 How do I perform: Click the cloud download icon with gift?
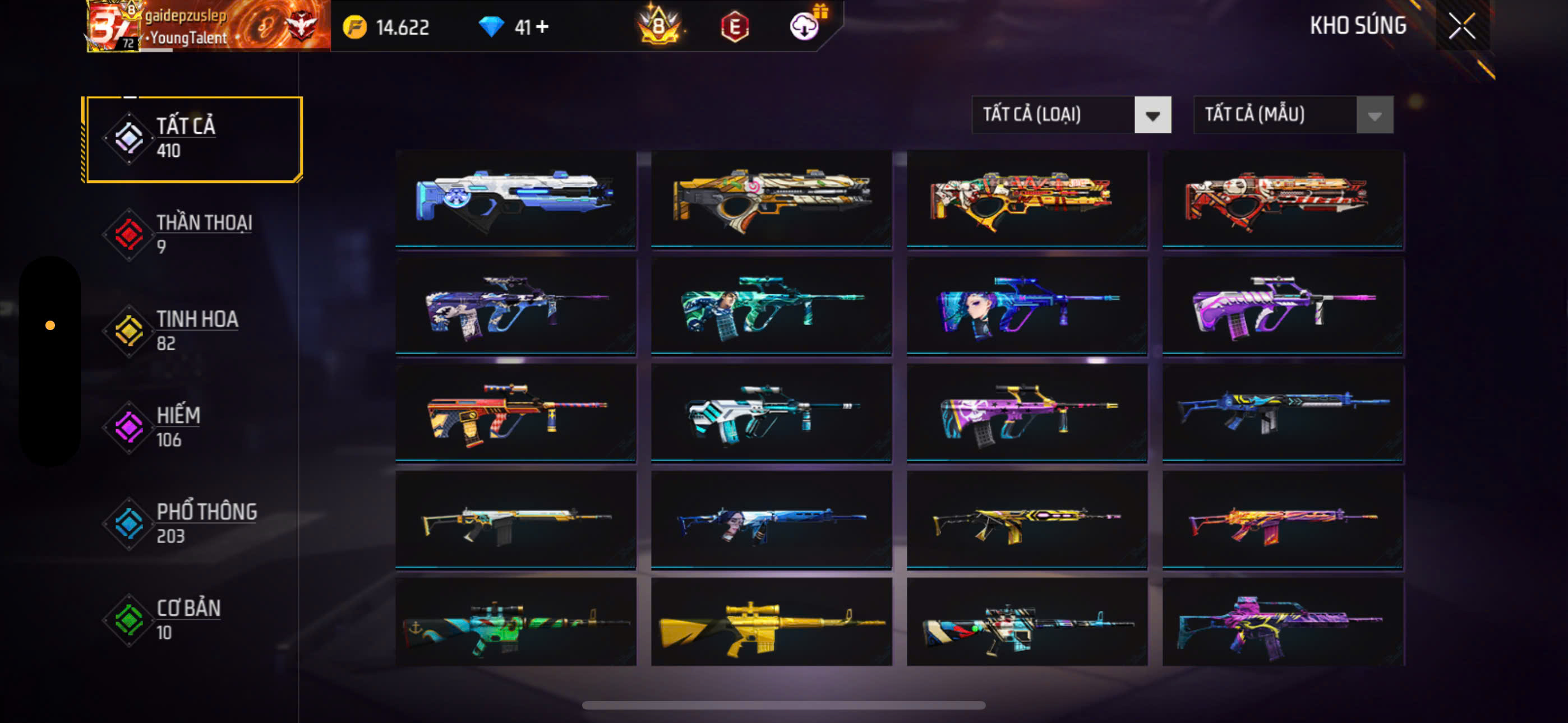[x=805, y=26]
